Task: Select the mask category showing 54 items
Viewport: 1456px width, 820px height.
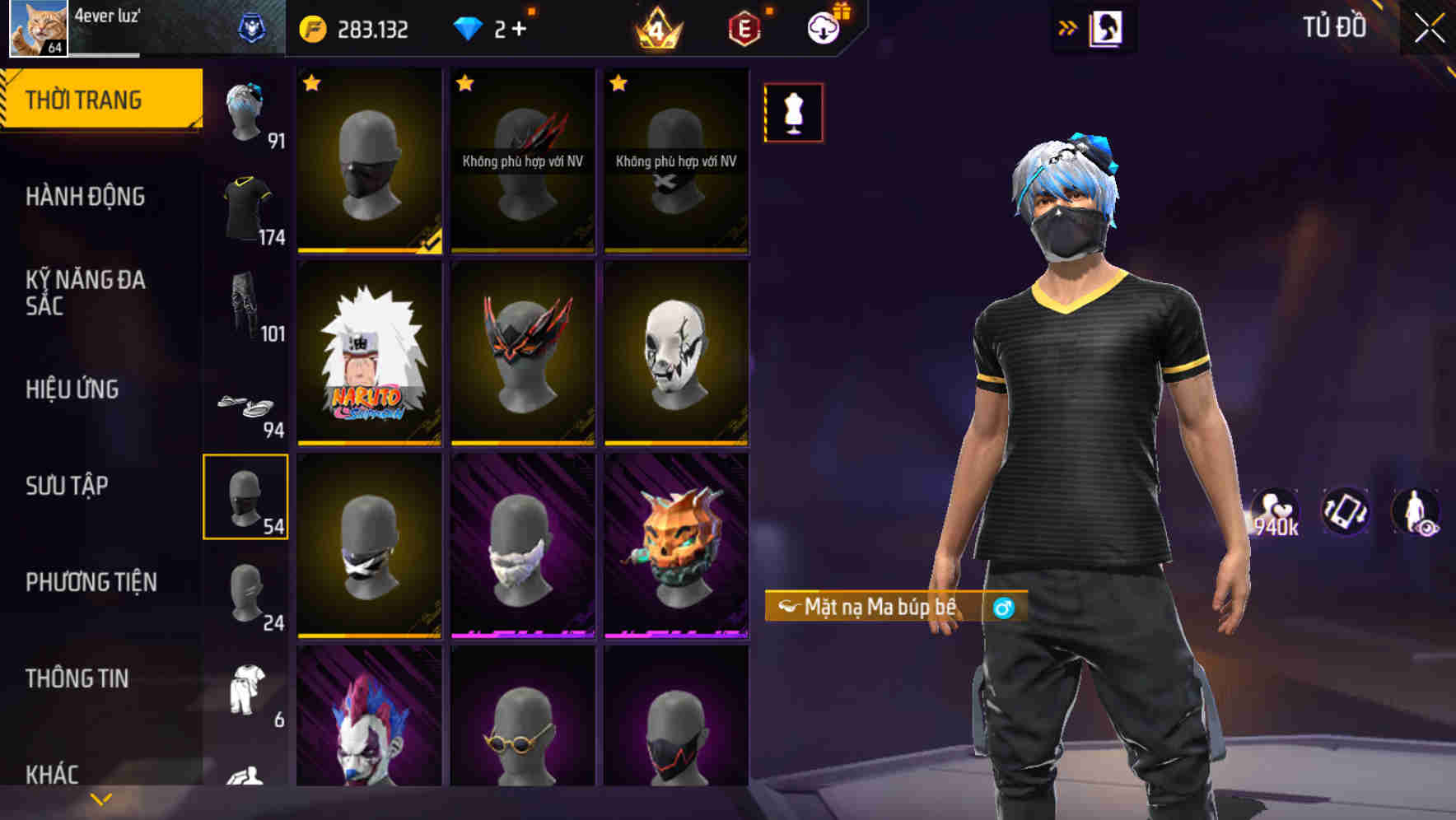Action: coord(246,496)
